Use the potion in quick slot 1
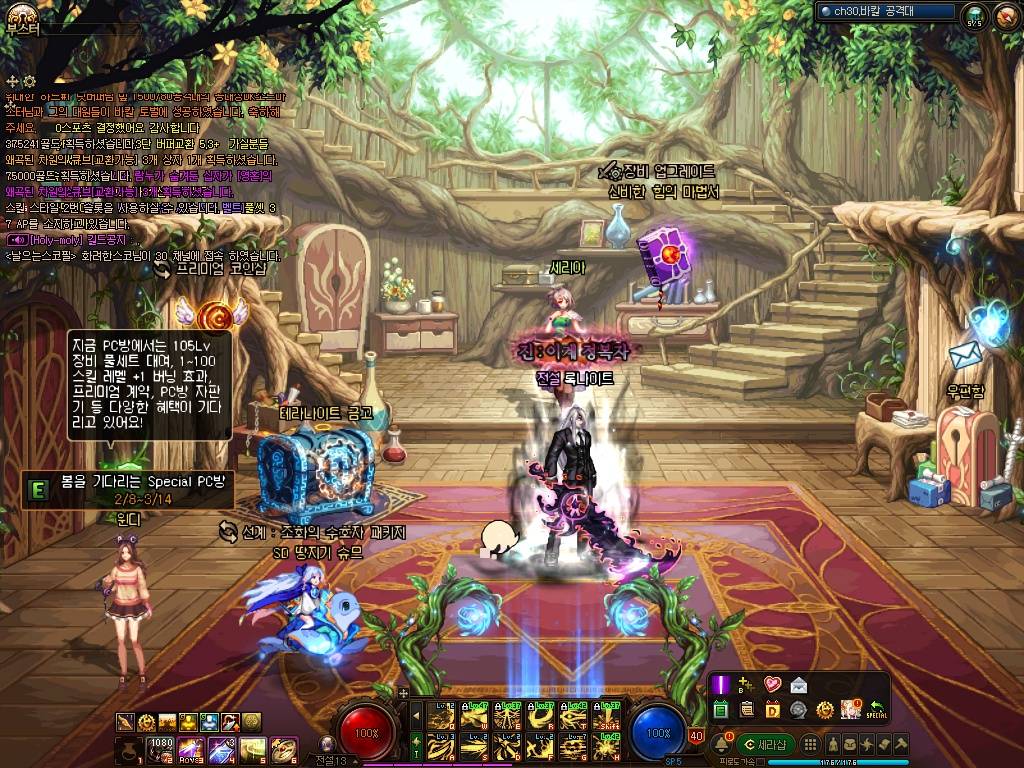This screenshot has height=768, width=1024. pos(130,748)
